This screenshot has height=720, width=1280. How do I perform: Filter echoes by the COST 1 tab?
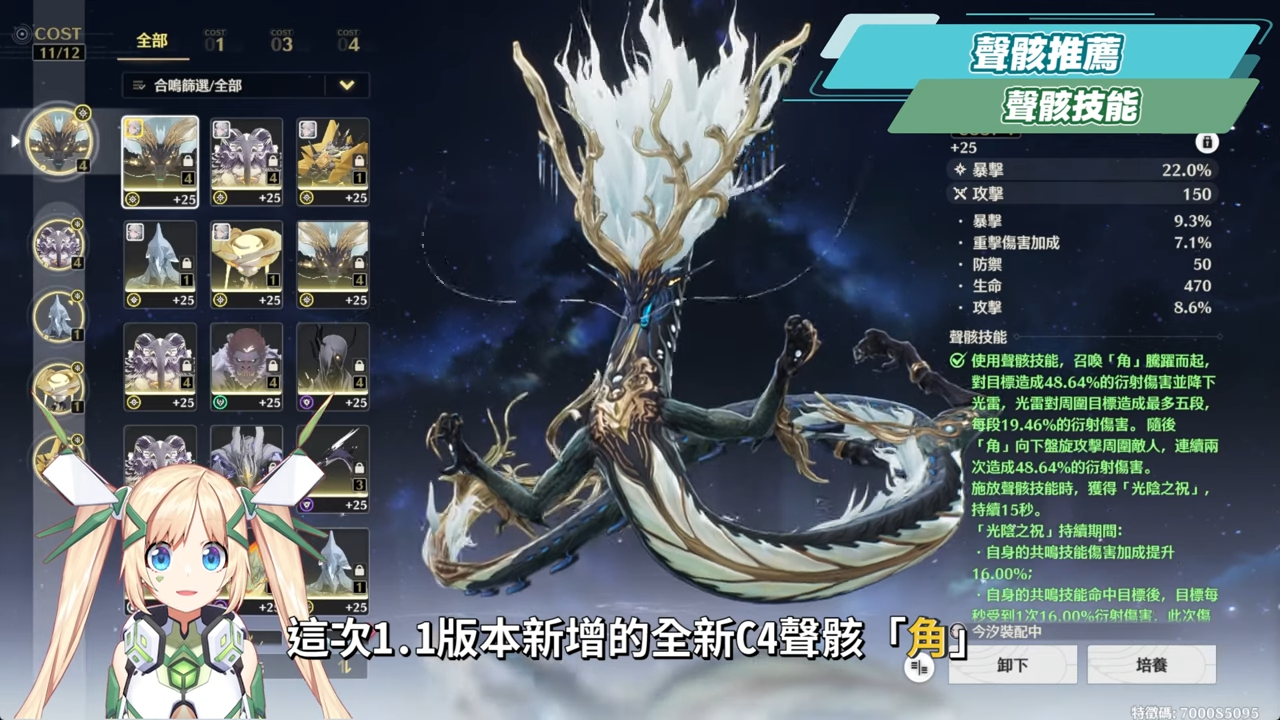(x=215, y=41)
